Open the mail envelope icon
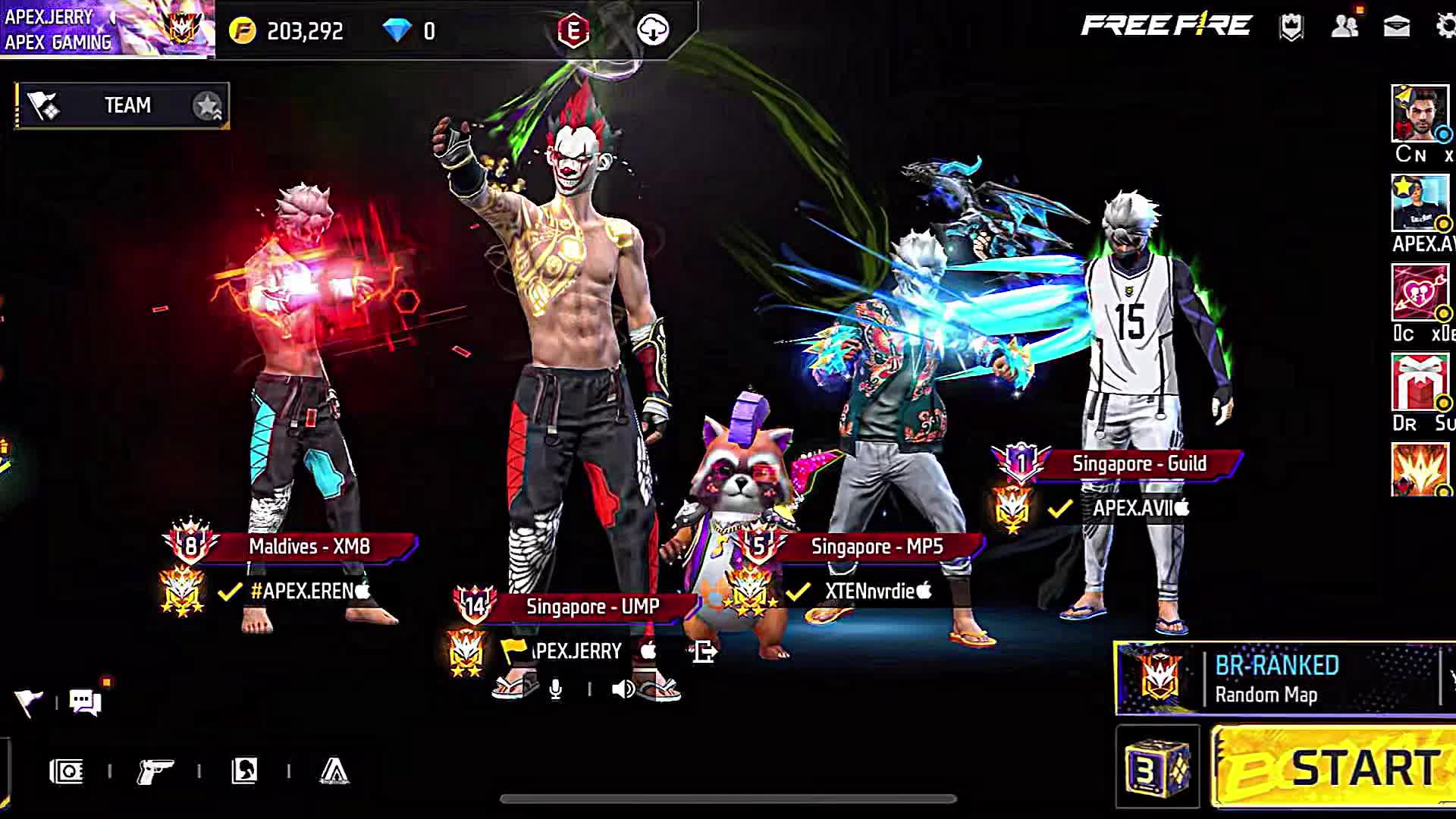The width and height of the screenshot is (1456, 819). (1396, 27)
